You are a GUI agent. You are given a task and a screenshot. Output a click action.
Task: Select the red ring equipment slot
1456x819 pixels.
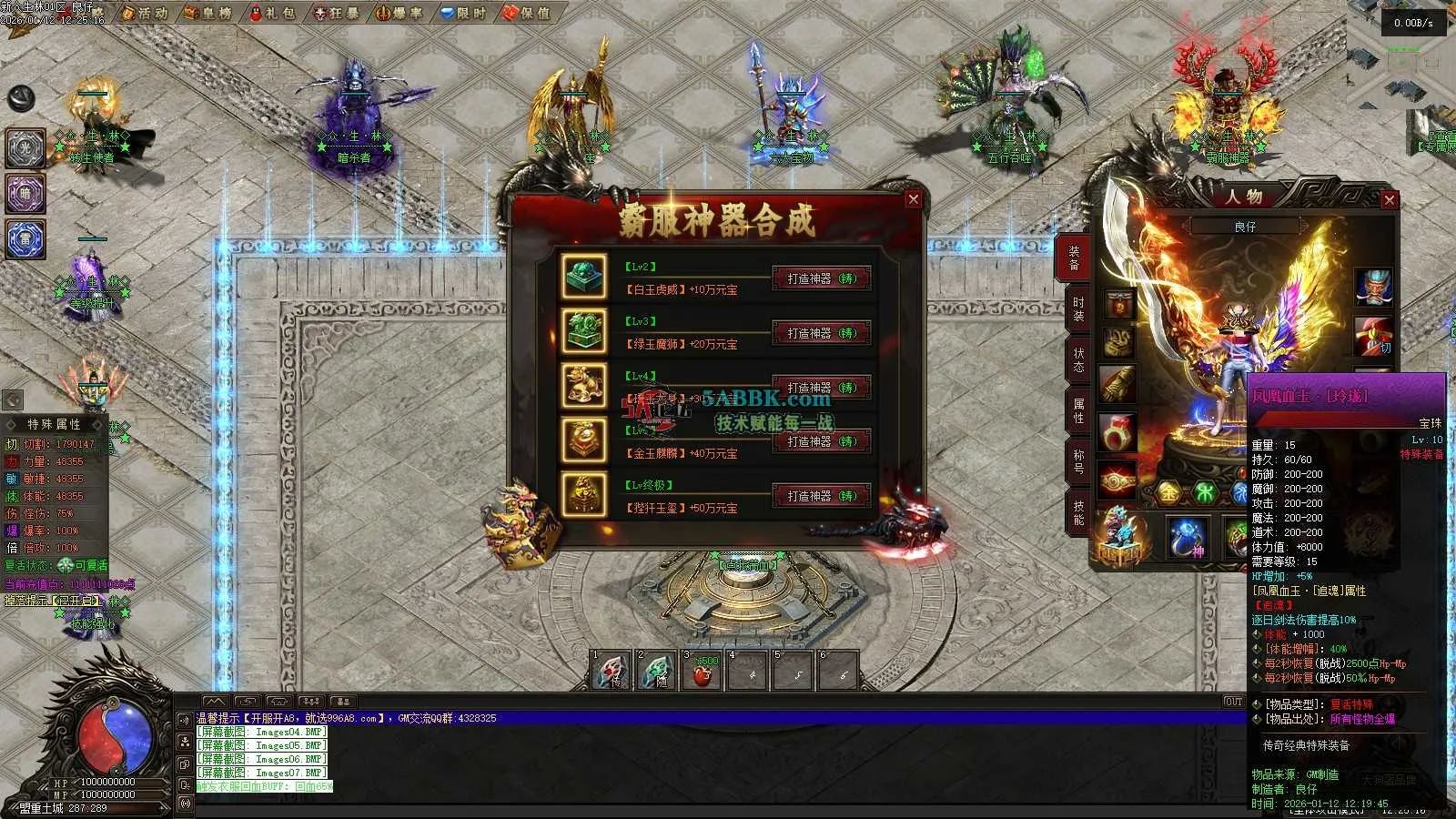coord(1118,432)
